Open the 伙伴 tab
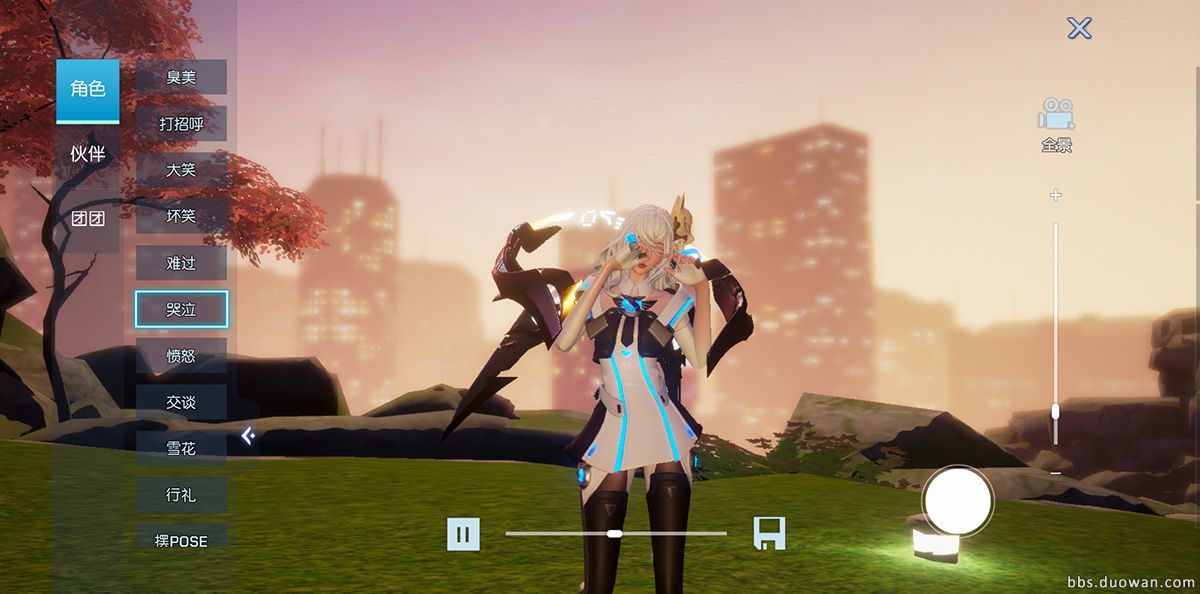 87,154
